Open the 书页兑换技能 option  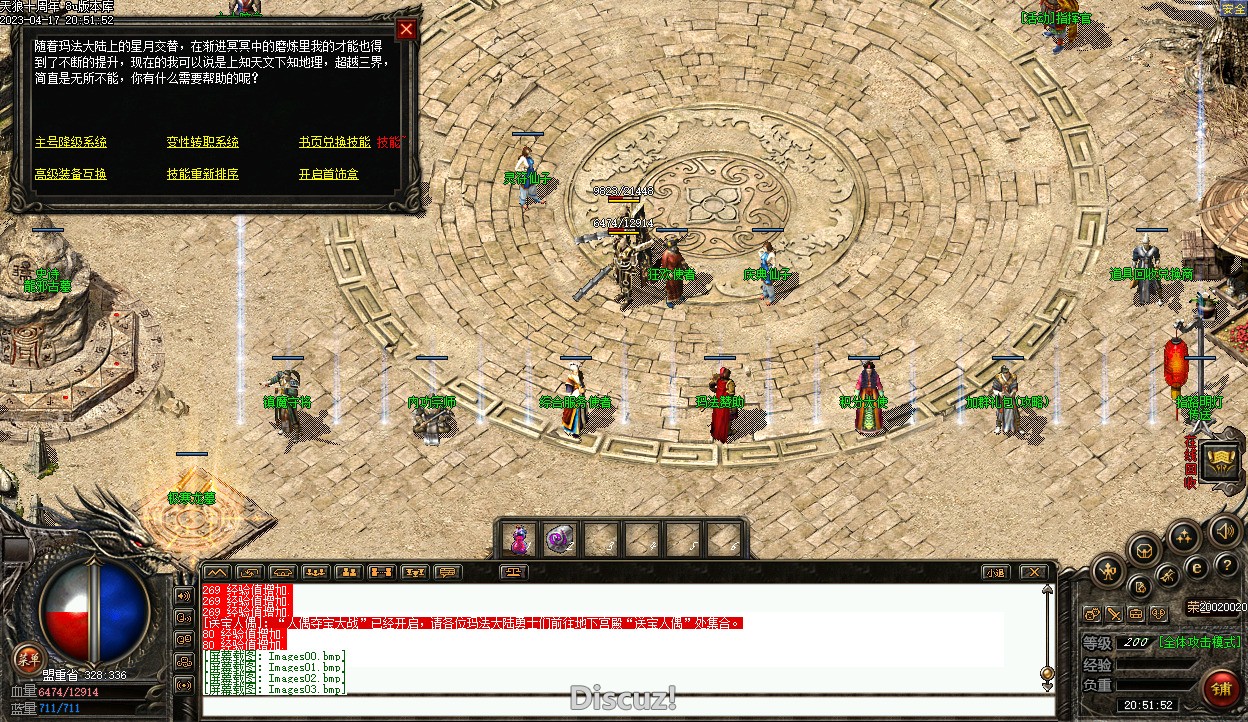[x=334, y=142]
